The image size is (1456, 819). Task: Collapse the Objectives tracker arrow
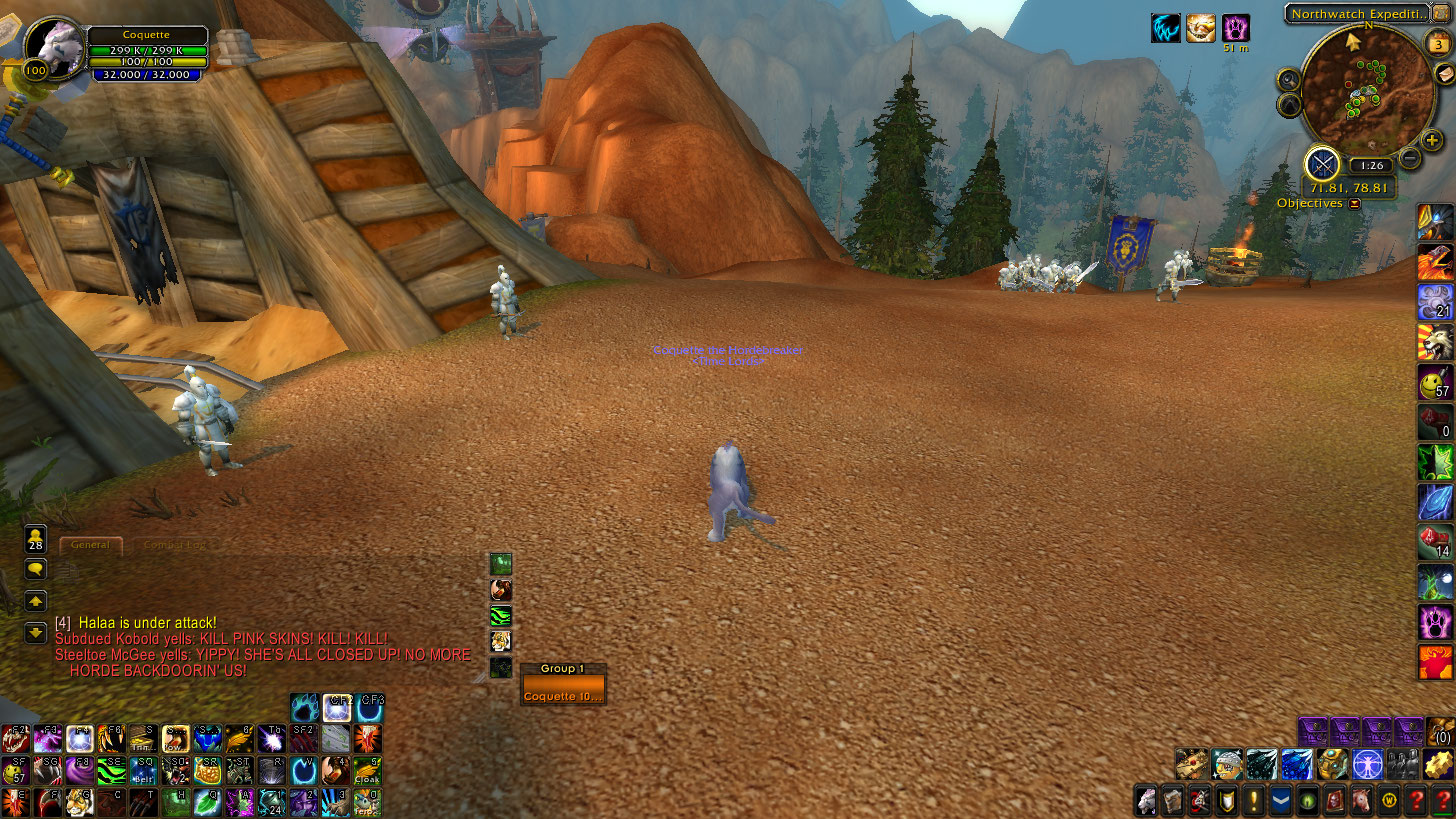pyautogui.click(x=1355, y=203)
